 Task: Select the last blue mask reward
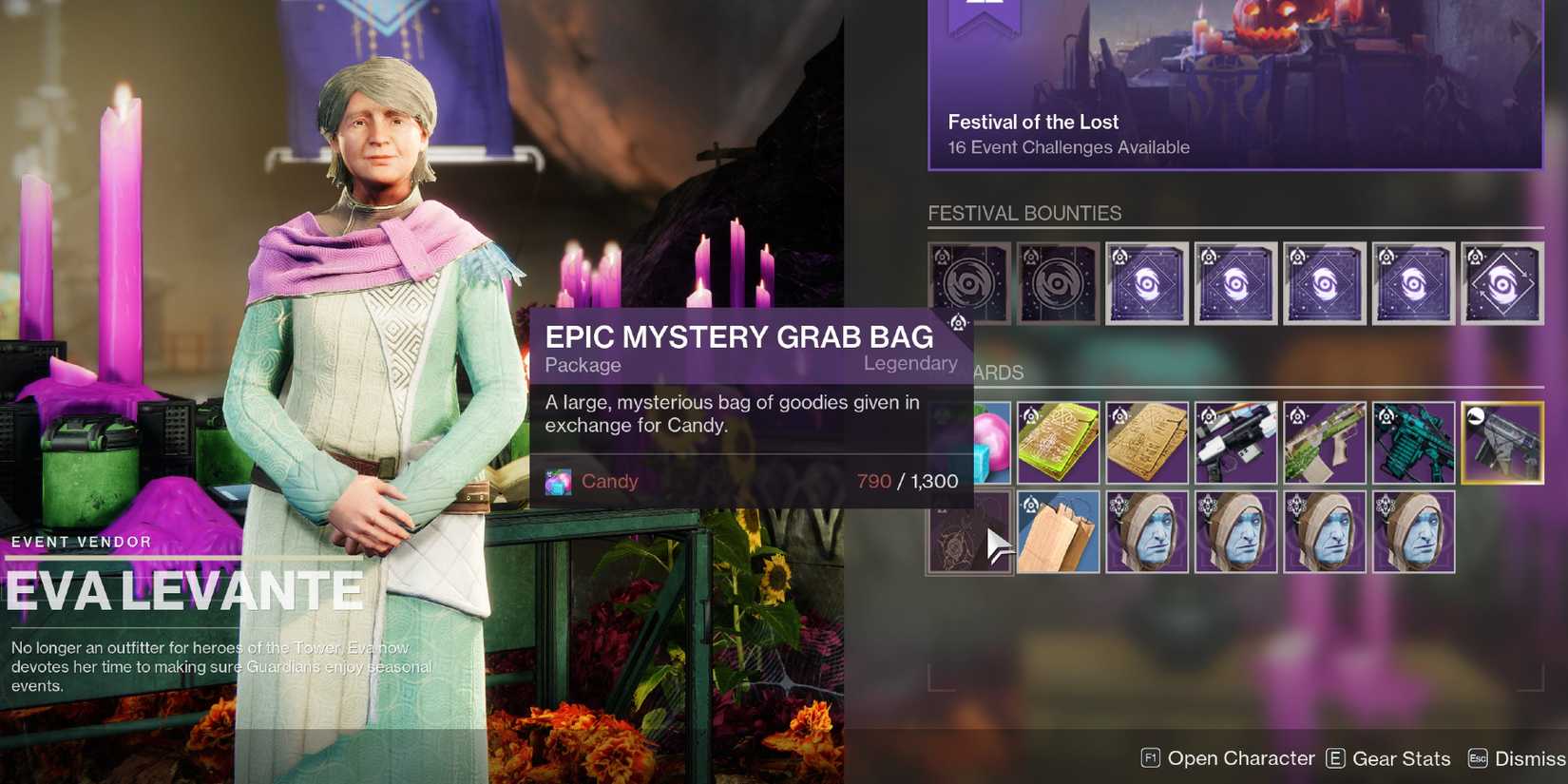tap(1414, 531)
